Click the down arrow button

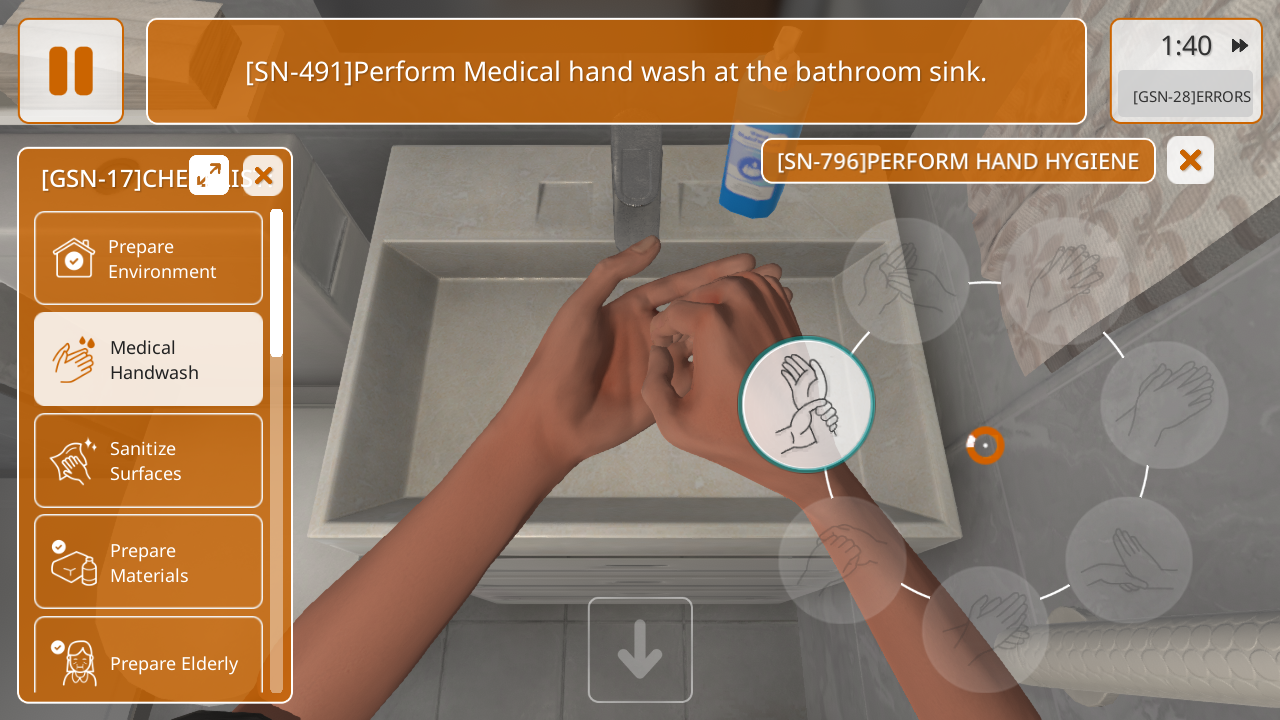[x=640, y=650]
